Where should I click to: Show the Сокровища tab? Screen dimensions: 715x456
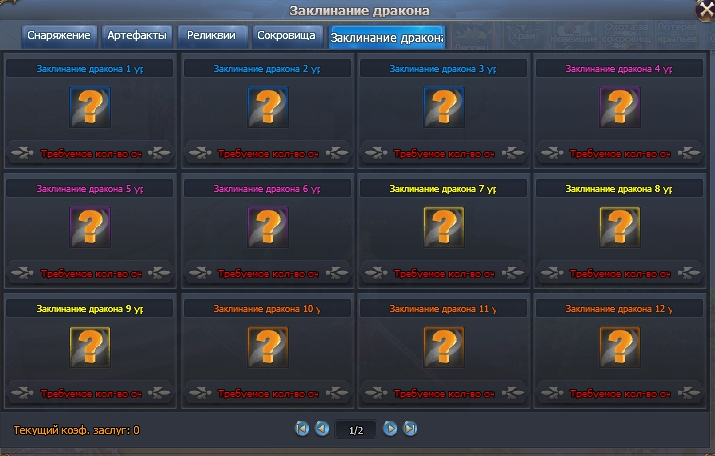tap(286, 36)
